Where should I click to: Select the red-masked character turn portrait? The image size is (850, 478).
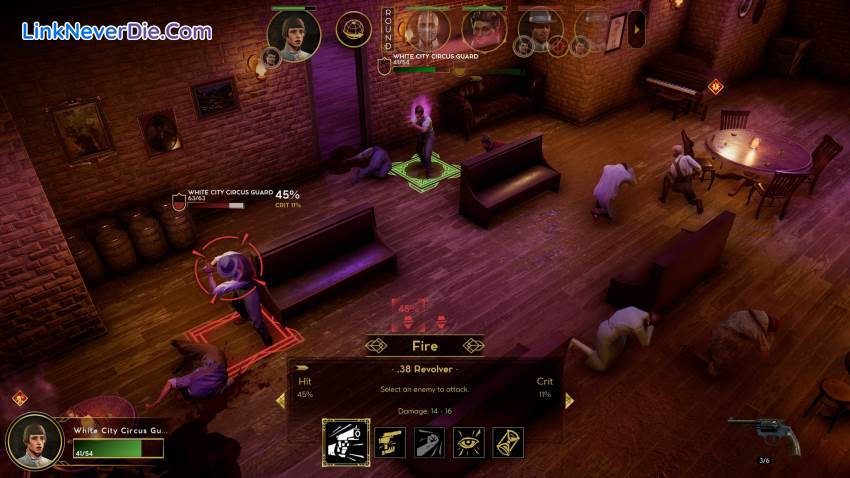coord(483,29)
